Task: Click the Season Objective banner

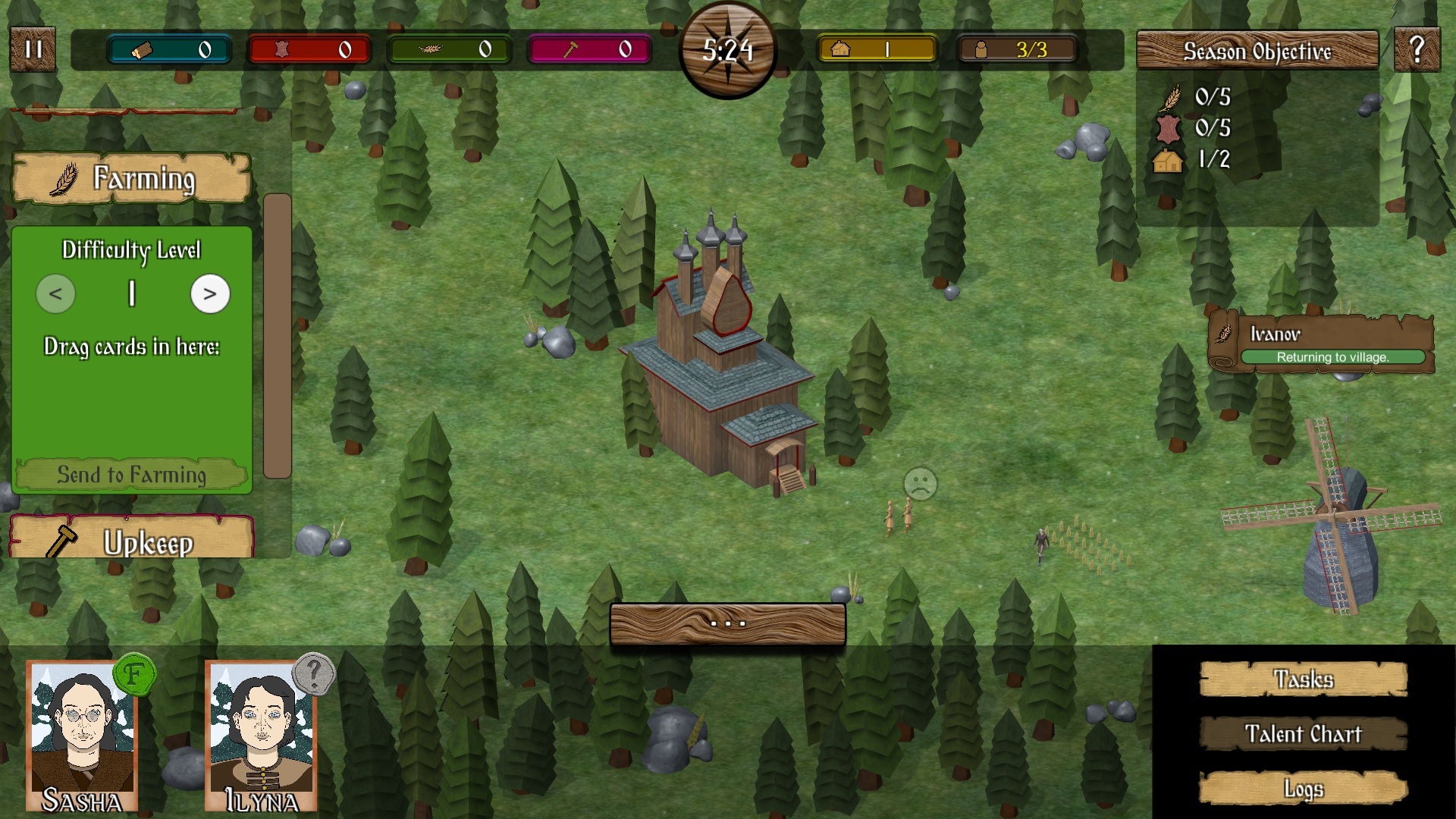Action: pos(1257,51)
